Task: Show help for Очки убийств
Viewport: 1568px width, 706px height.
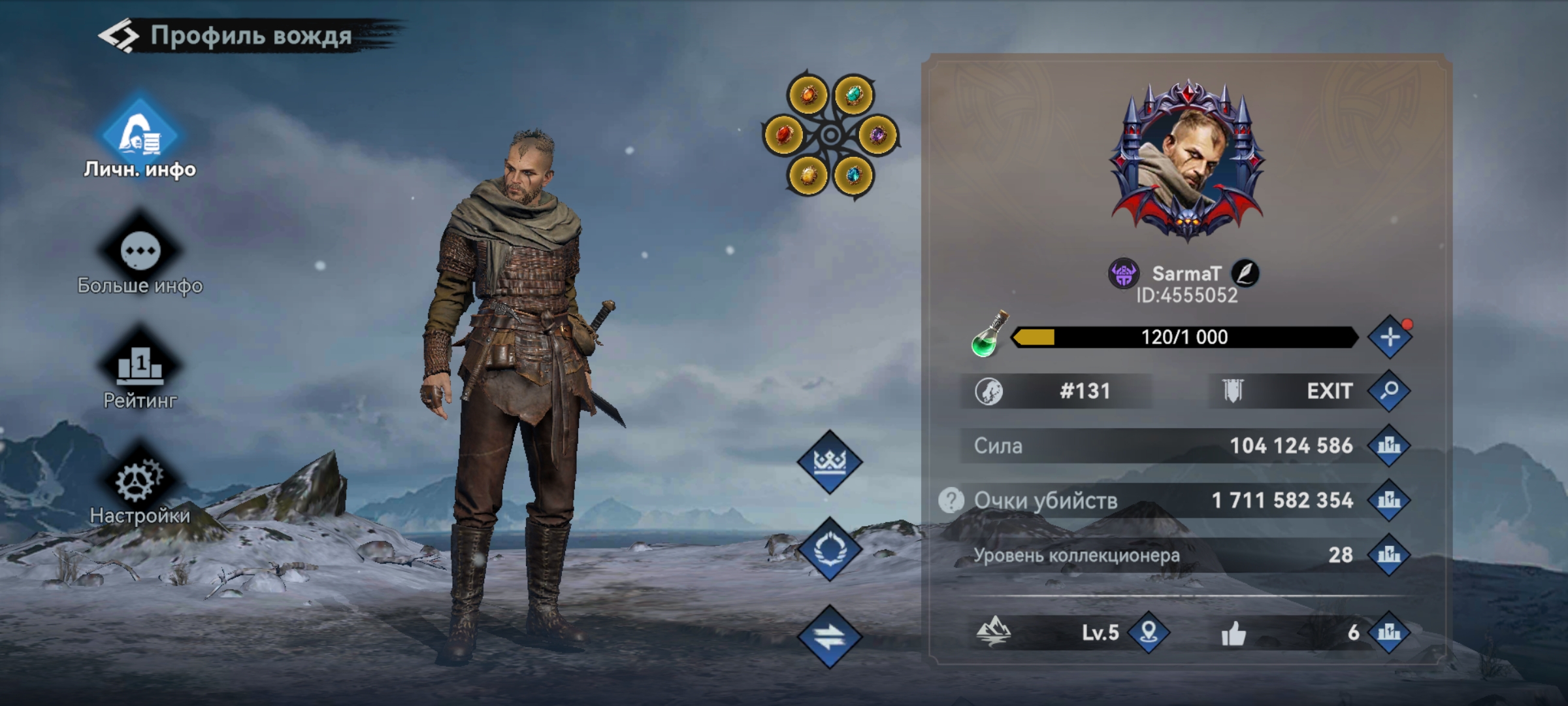Action: pos(951,501)
